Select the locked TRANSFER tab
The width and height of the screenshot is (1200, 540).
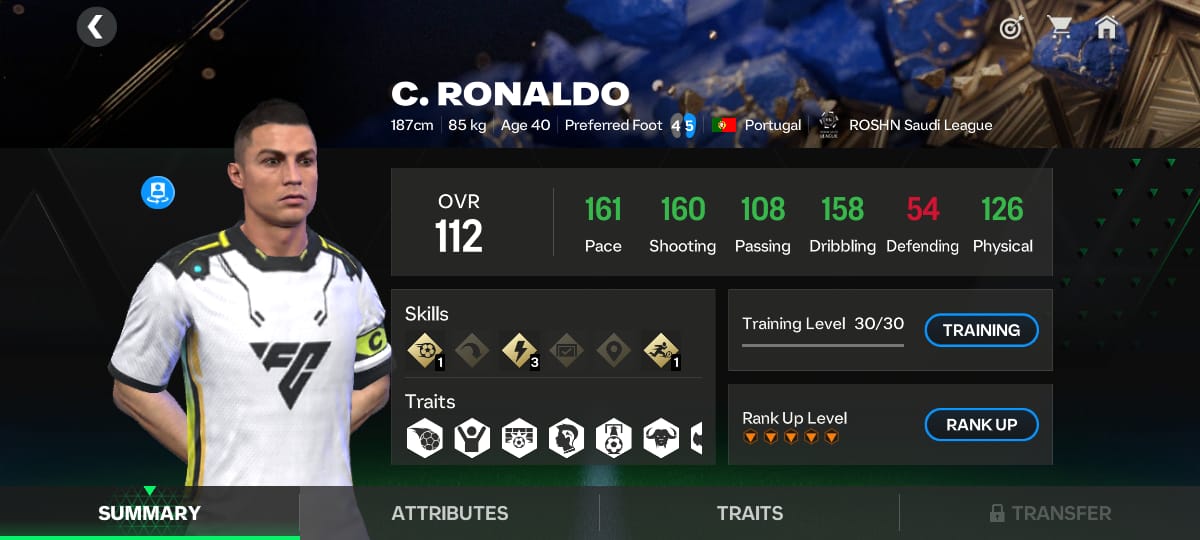click(1050, 513)
